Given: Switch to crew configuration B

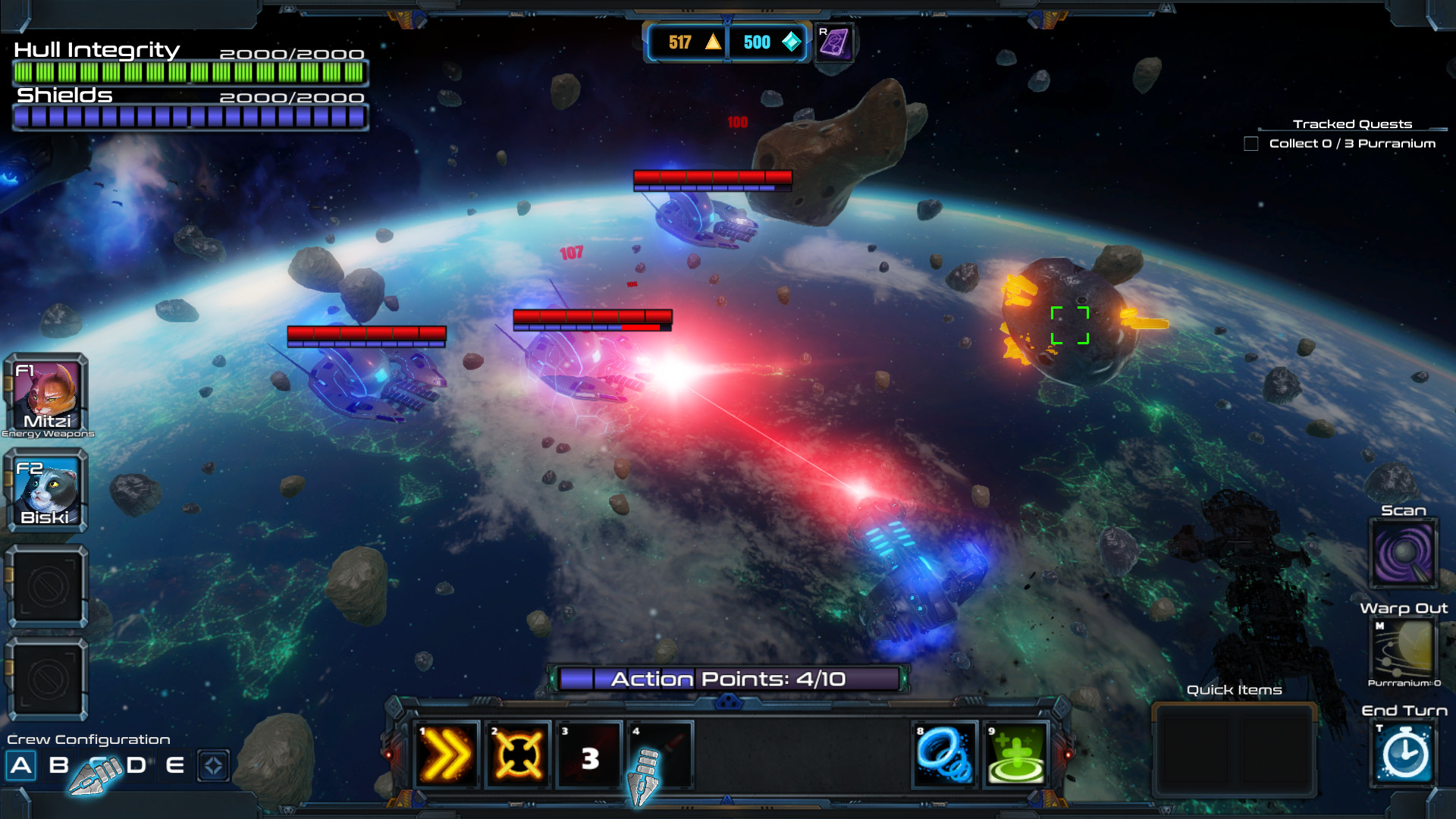Looking at the screenshot, I should pos(58,765).
